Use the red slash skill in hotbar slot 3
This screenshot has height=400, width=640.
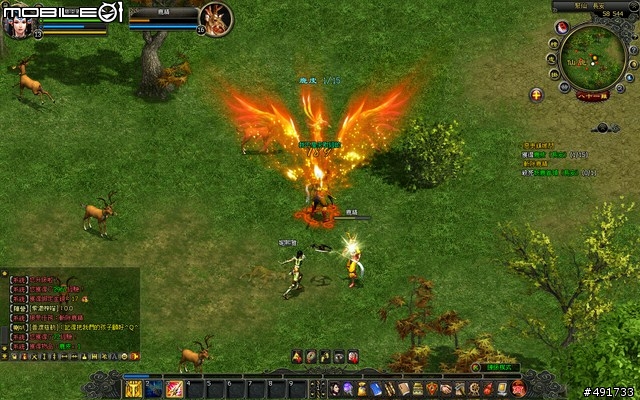tap(174, 388)
